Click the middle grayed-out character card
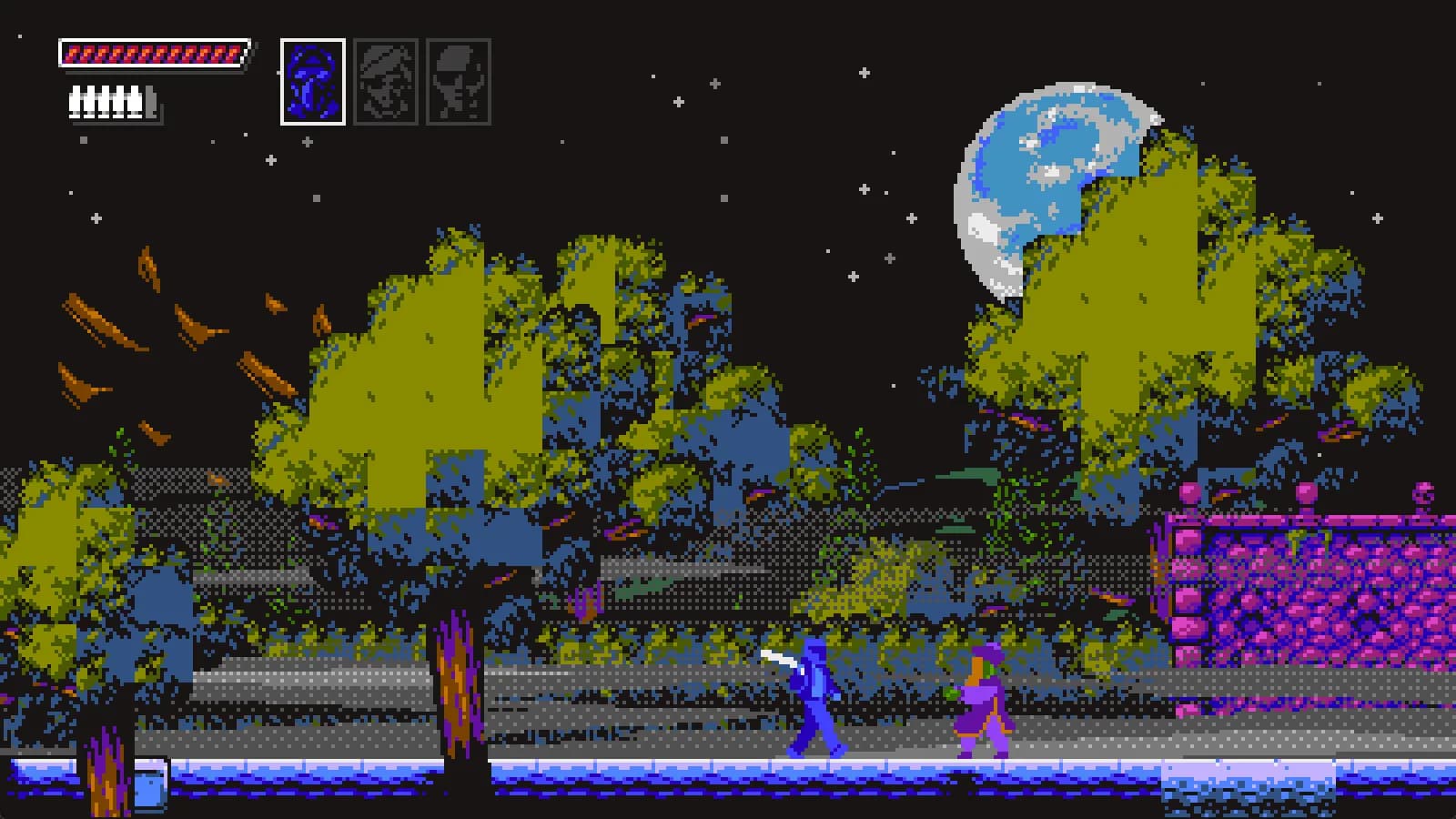The image size is (1456, 819). (386, 77)
